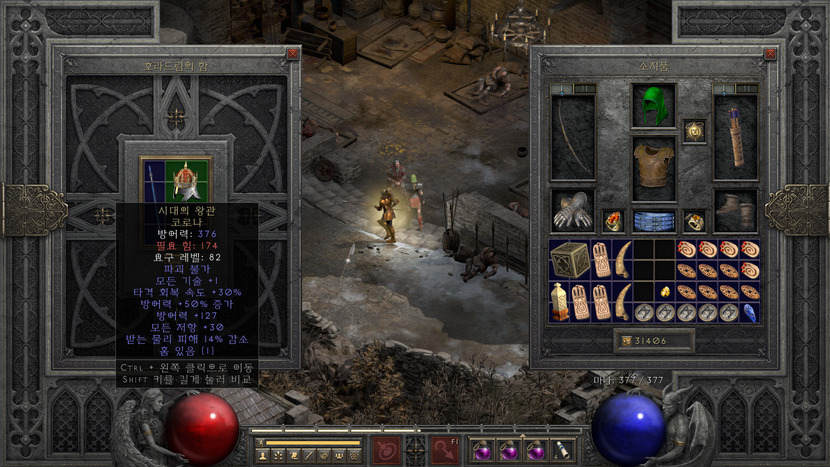Screen dimensions: 830x467
Task: Choose the equipped amulet slot
Action: tap(692, 130)
